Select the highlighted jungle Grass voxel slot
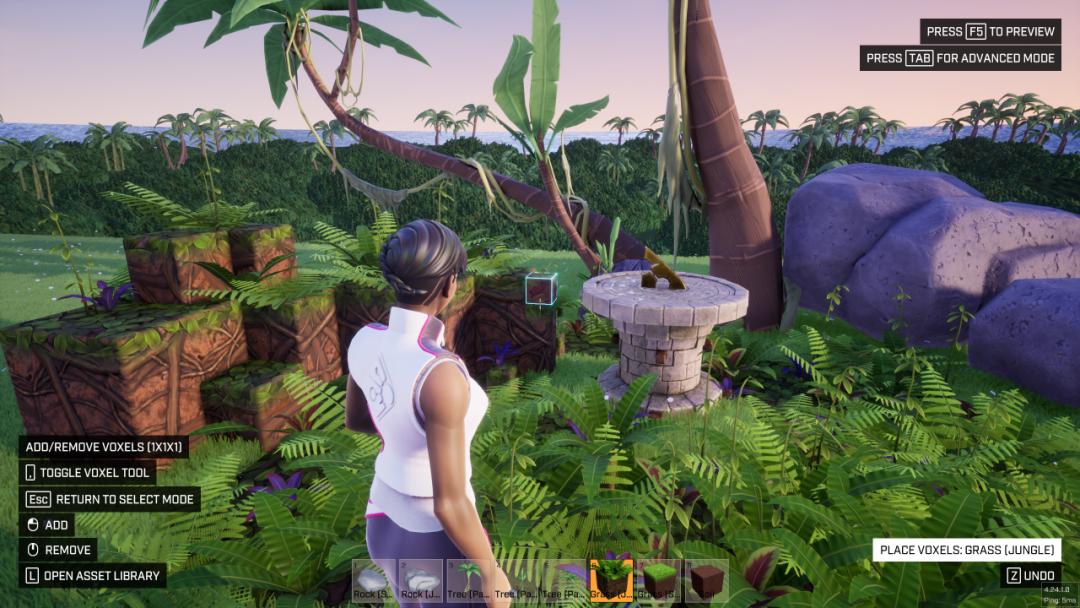This screenshot has height=608, width=1080. tap(611, 581)
